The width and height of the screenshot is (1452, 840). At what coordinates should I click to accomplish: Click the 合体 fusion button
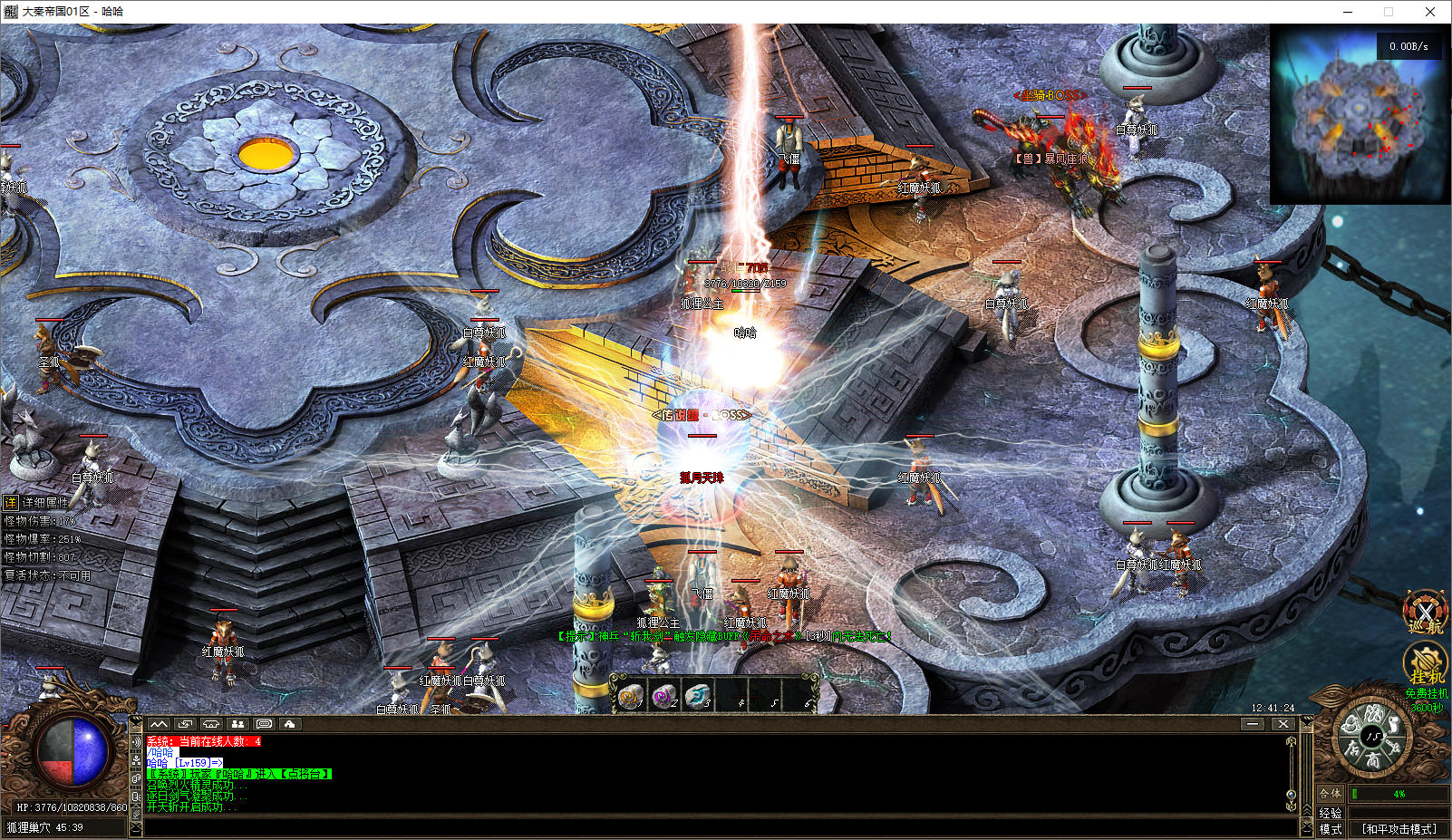click(x=1330, y=794)
